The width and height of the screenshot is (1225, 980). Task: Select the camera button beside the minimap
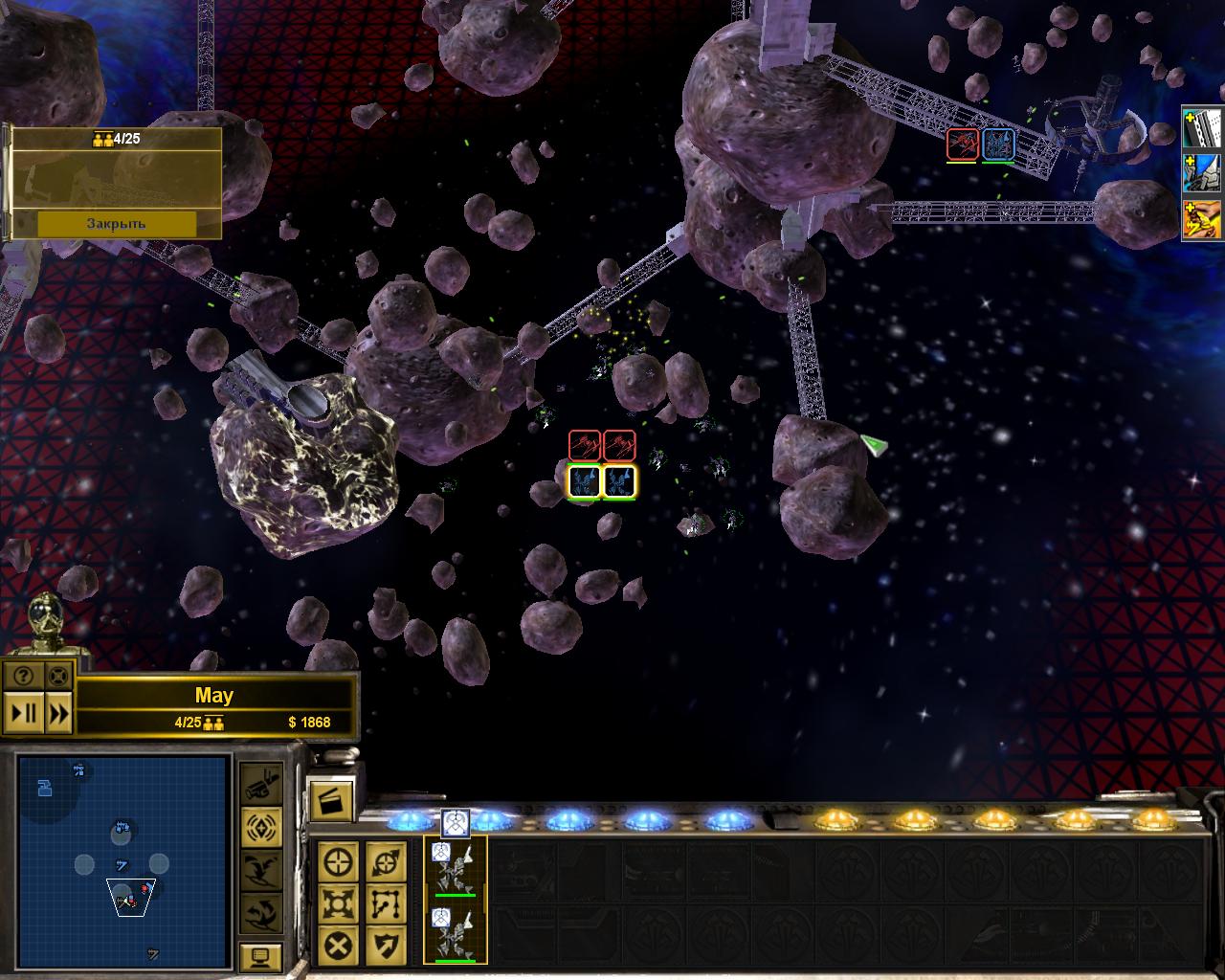[x=260, y=785]
